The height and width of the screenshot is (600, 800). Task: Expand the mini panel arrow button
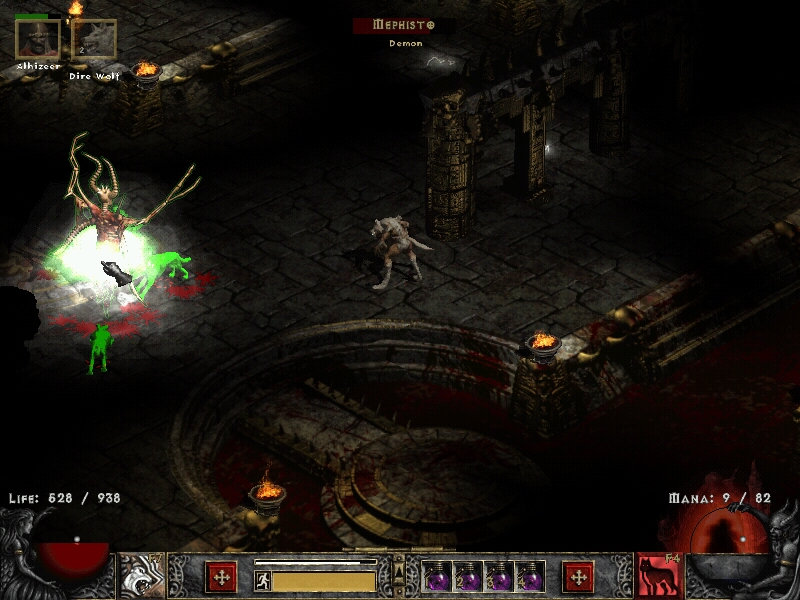[399, 571]
